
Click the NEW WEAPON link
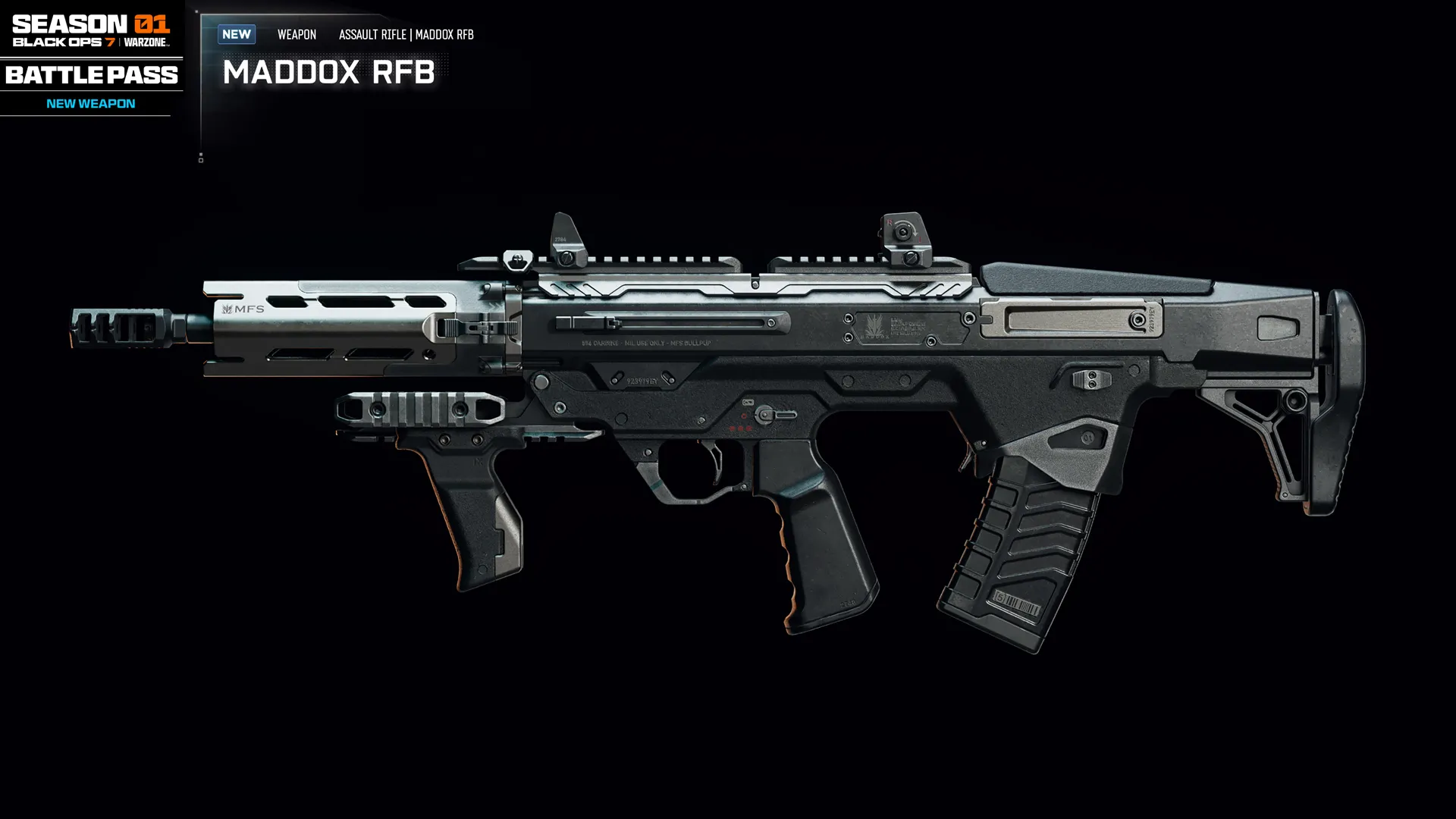90,103
